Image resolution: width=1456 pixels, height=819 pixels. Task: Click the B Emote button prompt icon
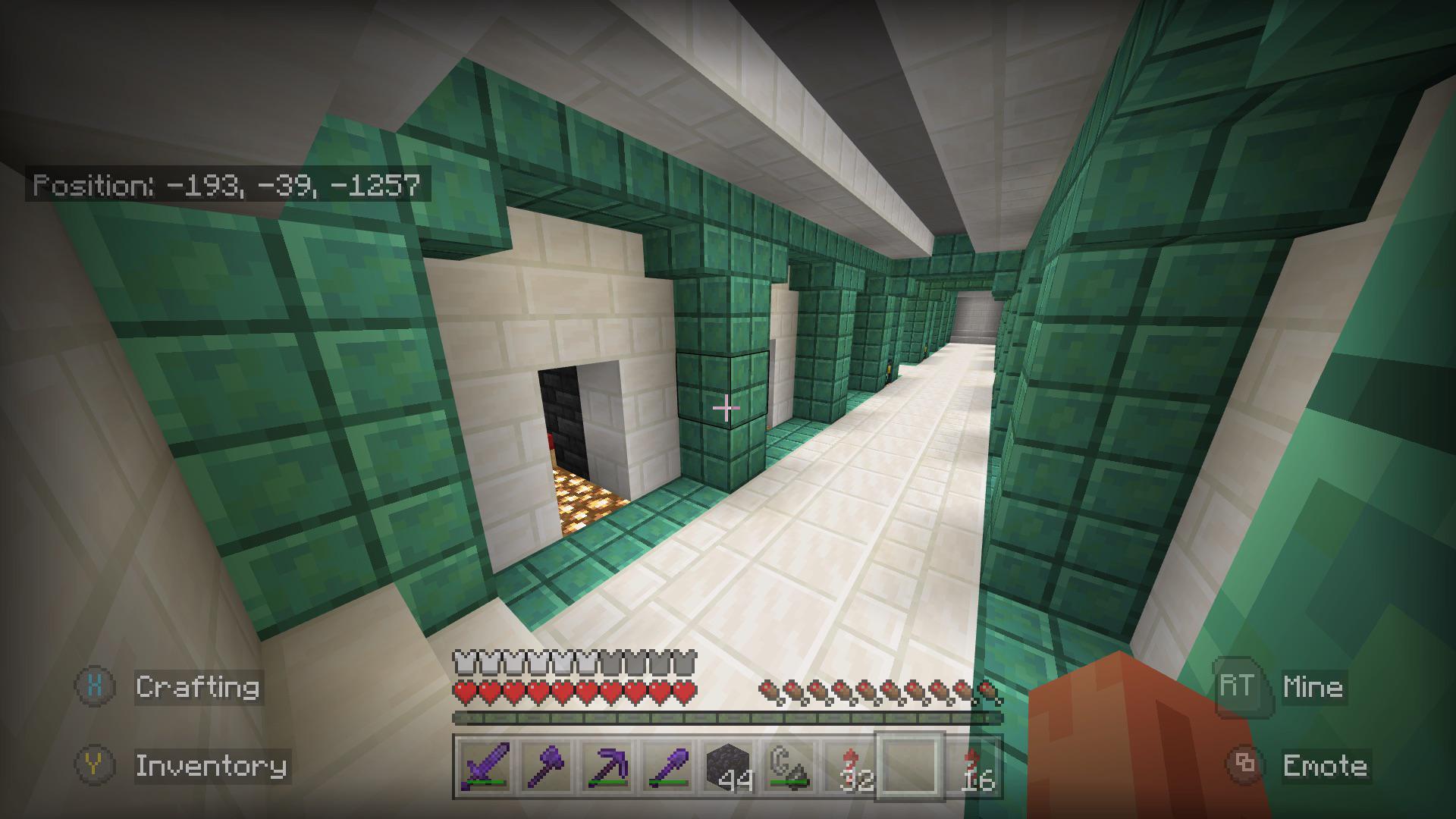pyautogui.click(x=1241, y=766)
